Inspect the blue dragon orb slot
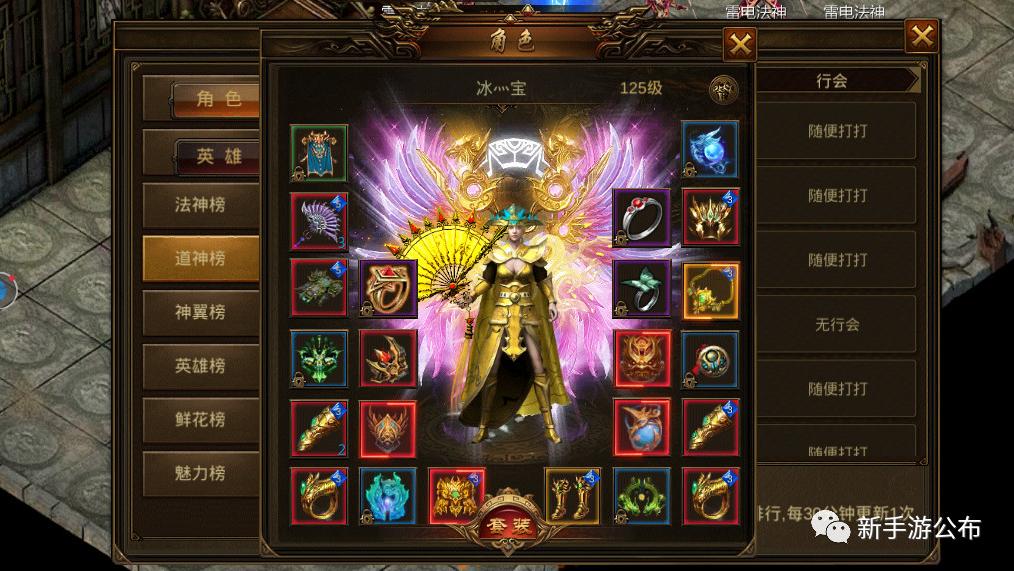 click(x=710, y=152)
